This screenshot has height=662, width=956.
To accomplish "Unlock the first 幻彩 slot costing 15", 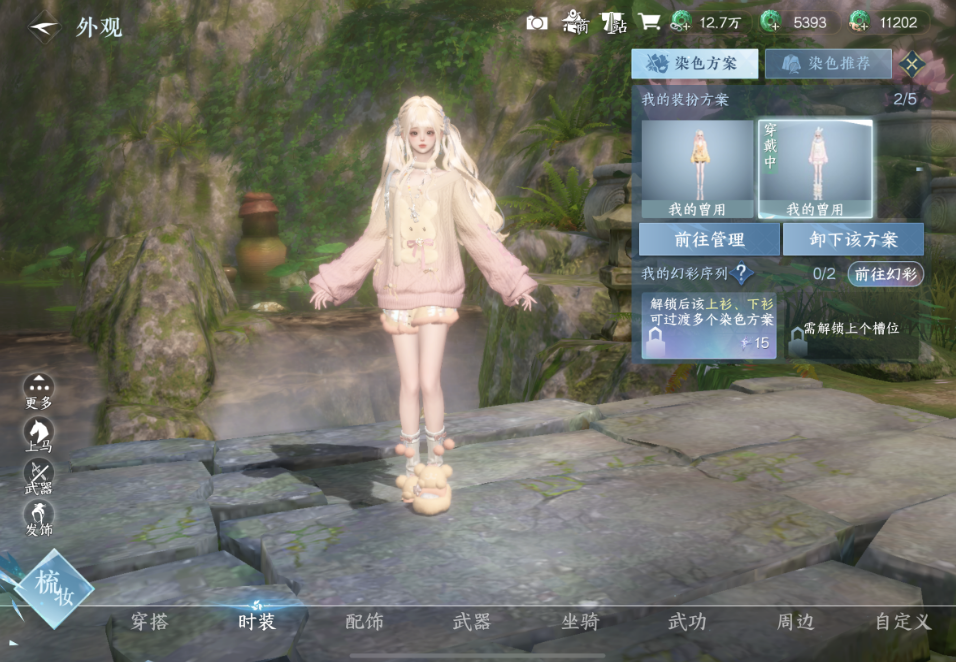I will [709, 325].
